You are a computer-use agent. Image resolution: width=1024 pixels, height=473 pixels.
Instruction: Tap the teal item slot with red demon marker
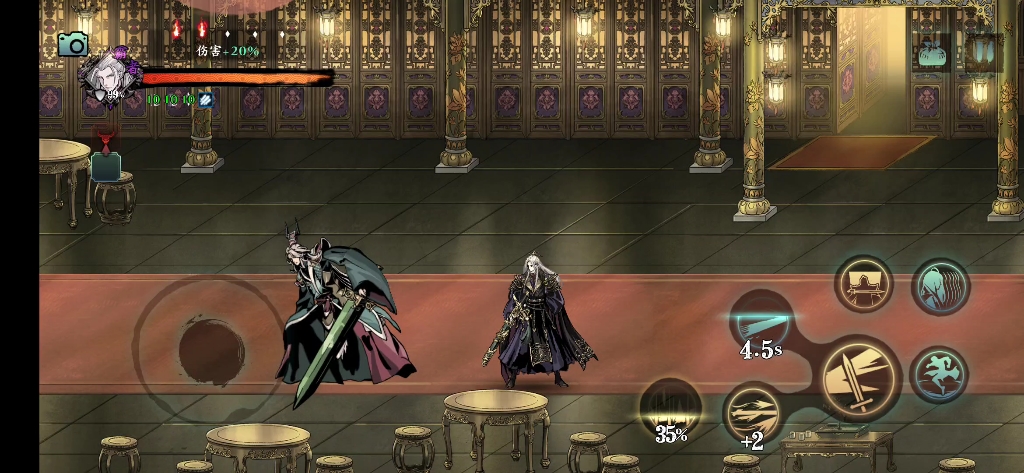(106, 163)
